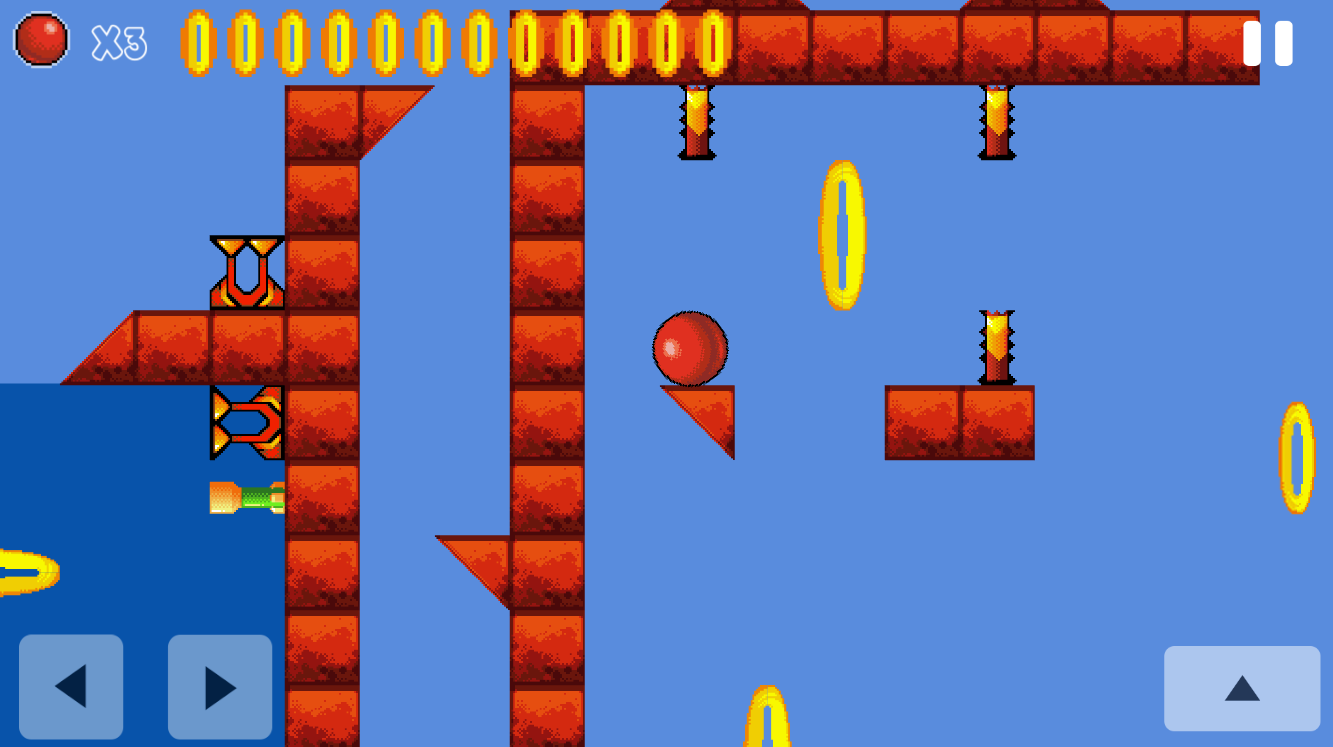Click the spike mounted on the right floating platform
This screenshot has height=747, width=1333.
click(995, 345)
